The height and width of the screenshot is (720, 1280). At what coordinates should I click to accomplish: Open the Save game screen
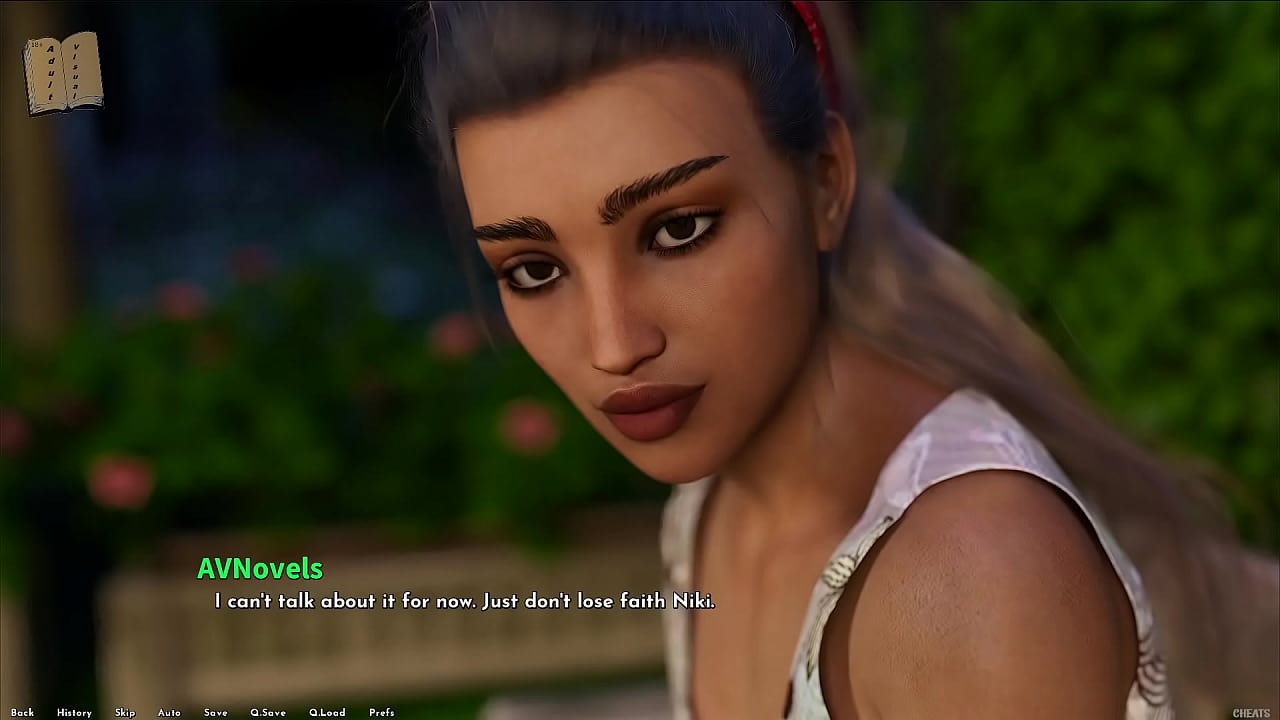pos(215,713)
